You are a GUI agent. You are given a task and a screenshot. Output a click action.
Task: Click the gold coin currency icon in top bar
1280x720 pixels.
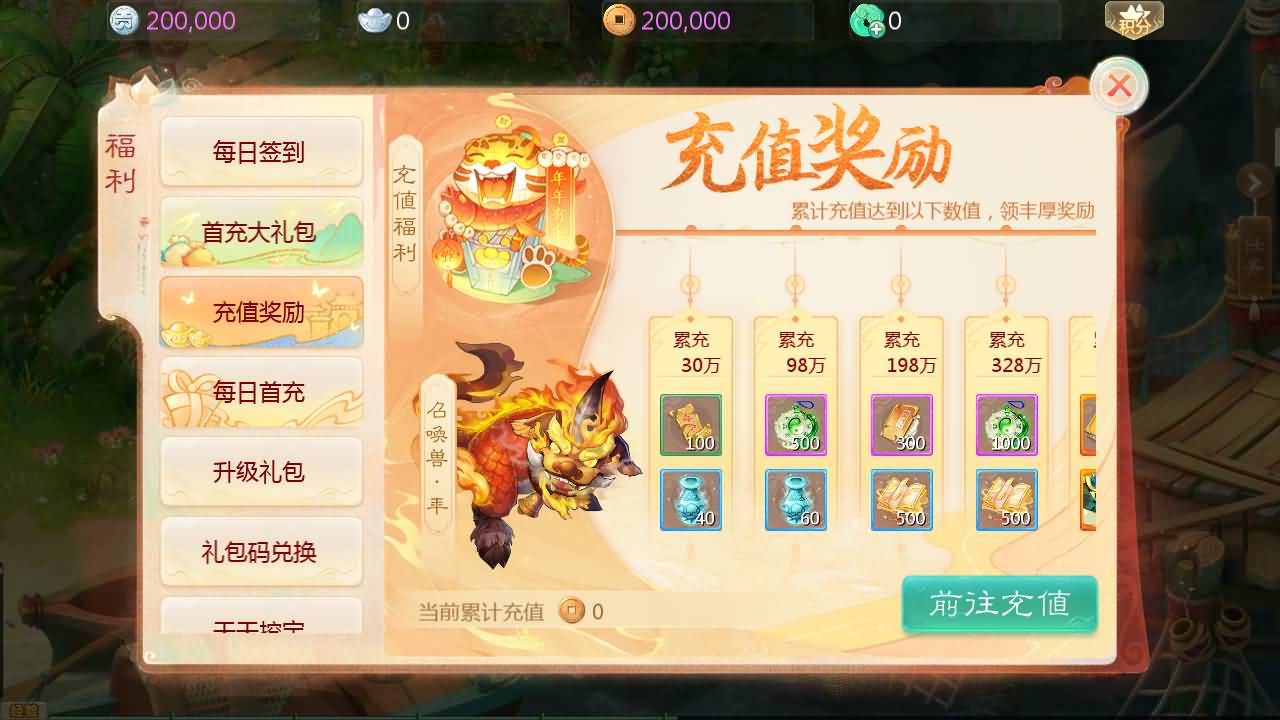(x=617, y=19)
